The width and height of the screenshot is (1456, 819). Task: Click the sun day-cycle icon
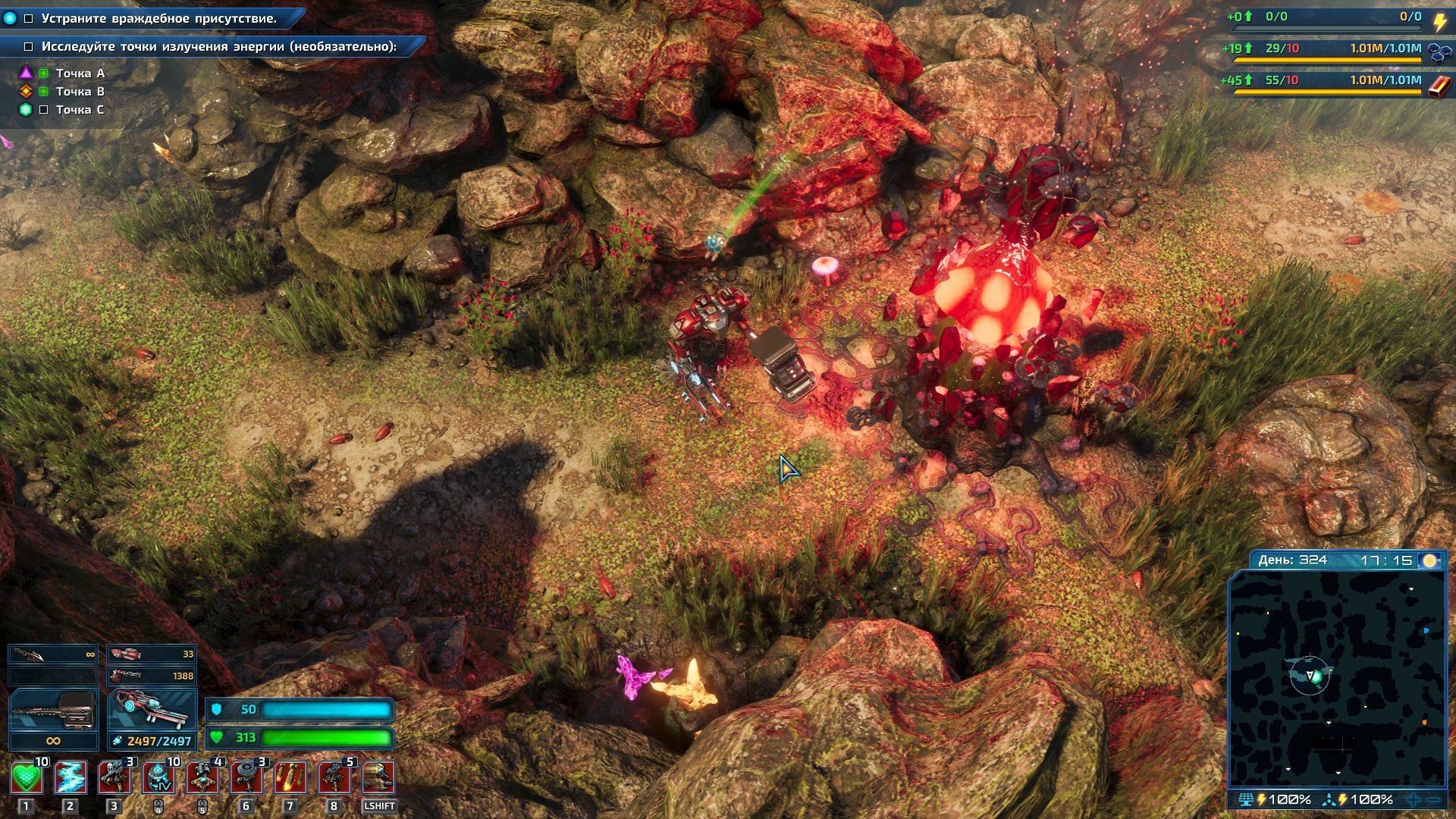coord(1429,560)
